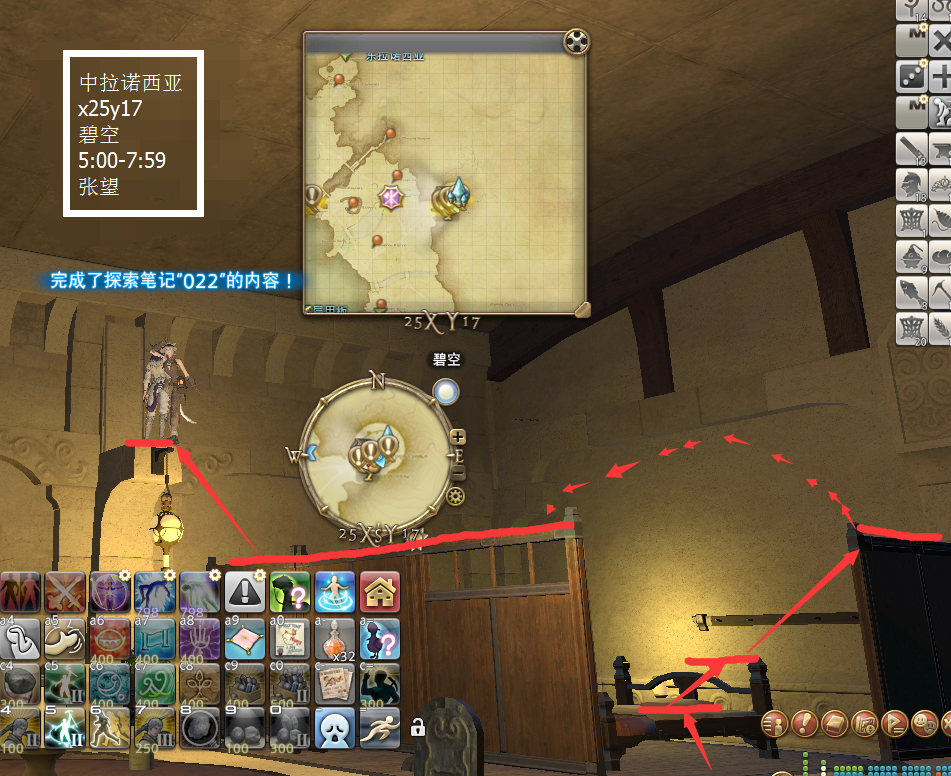Viewport: 951px width, 776px height.
Task: Open minimap settings via the gear button
Action: pos(456,496)
